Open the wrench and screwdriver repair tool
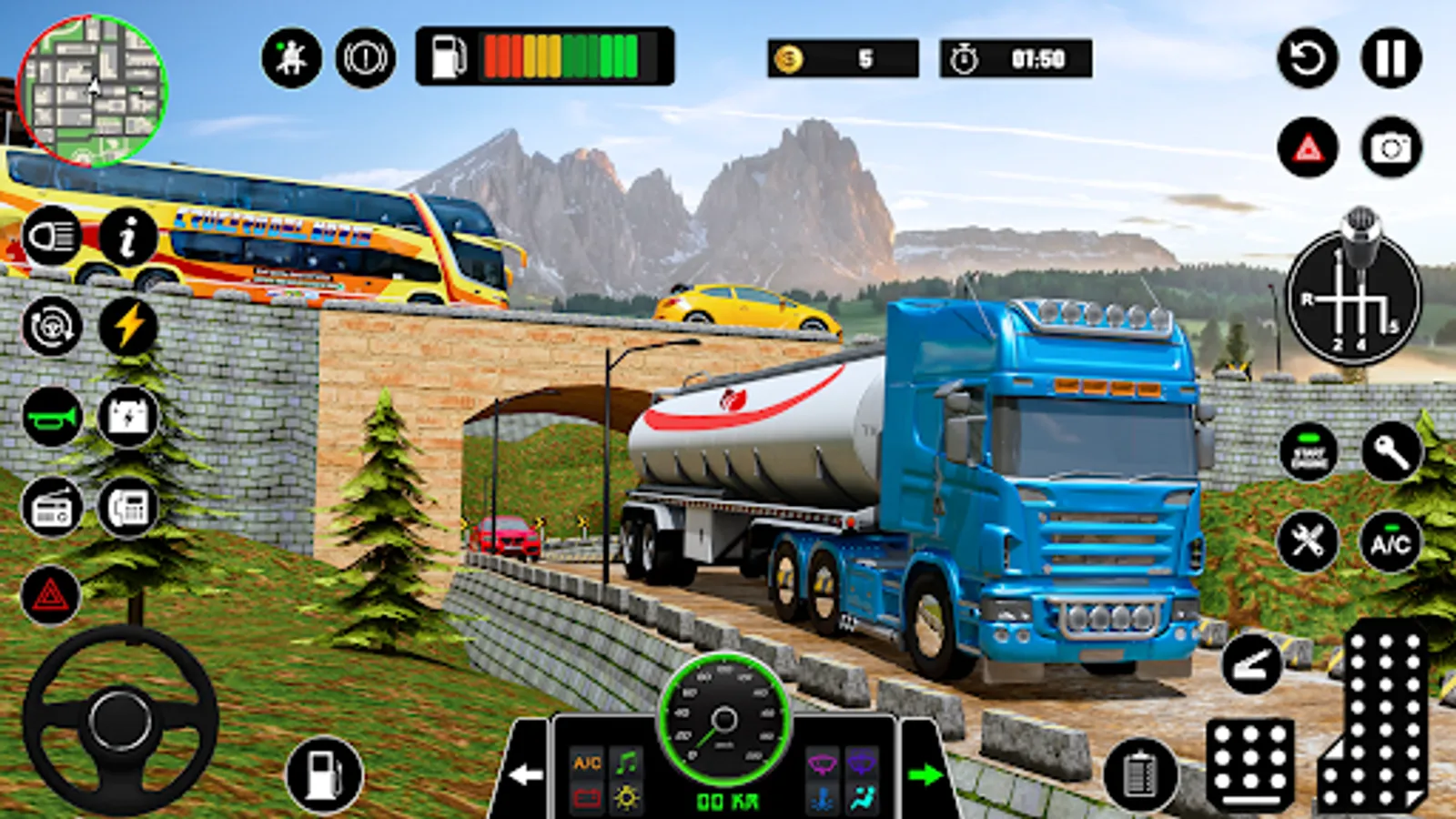Image resolution: width=1456 pixels, height=819 pixels. click(x=1308, y=541)
